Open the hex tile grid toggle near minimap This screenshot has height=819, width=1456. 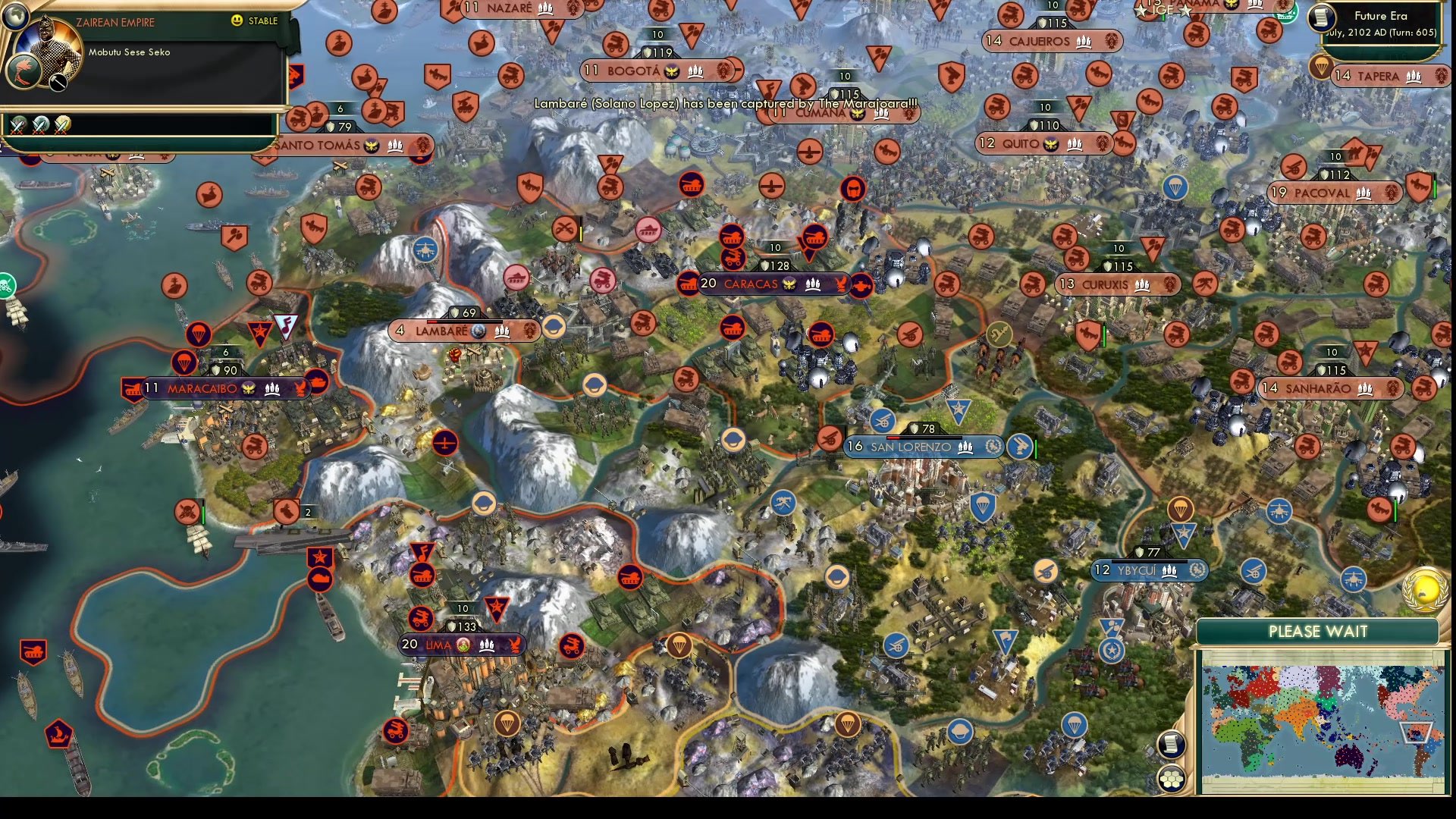[x=1172, y=779]
